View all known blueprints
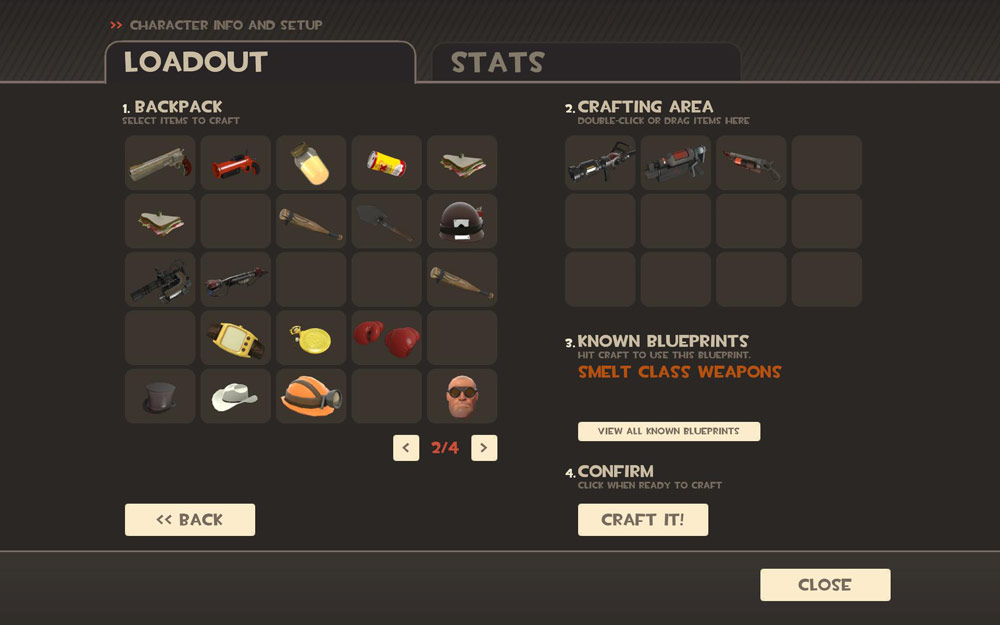Screen dimensions: 1000x625 [x=668, y=431]
